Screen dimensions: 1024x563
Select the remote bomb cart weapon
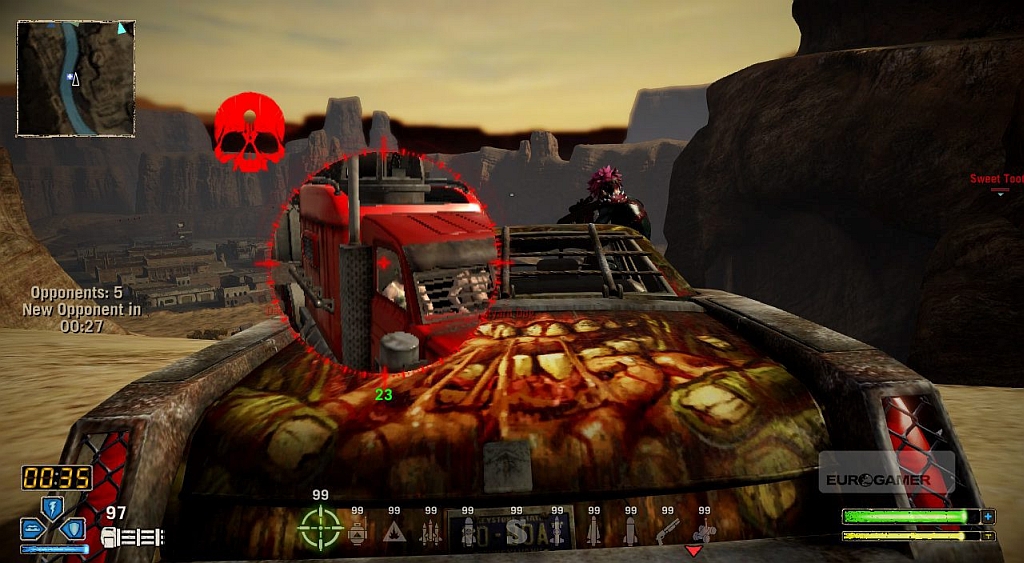point(704,531)
